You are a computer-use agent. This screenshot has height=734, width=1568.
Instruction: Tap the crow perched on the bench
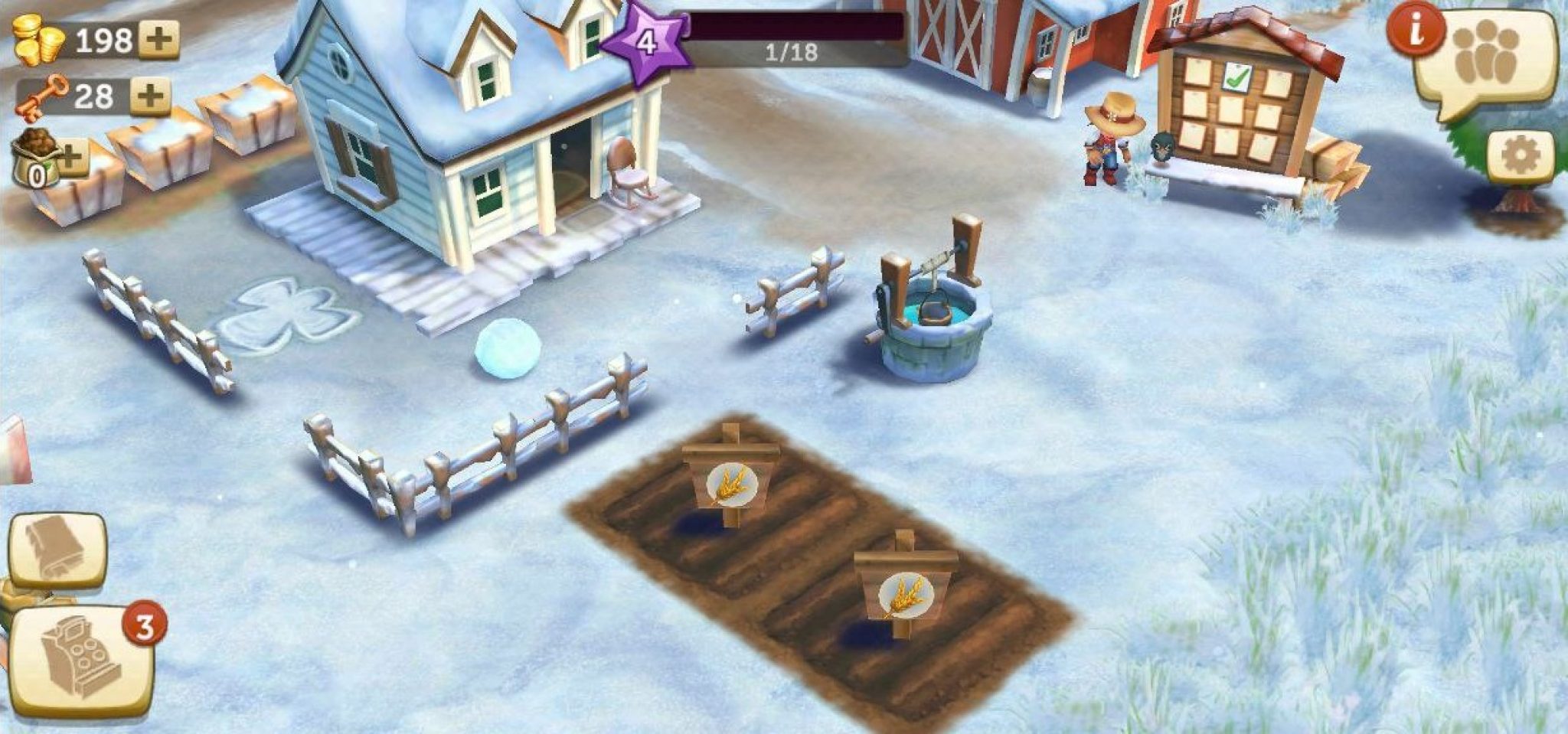pyautogui.click(x=1161, y=147)
